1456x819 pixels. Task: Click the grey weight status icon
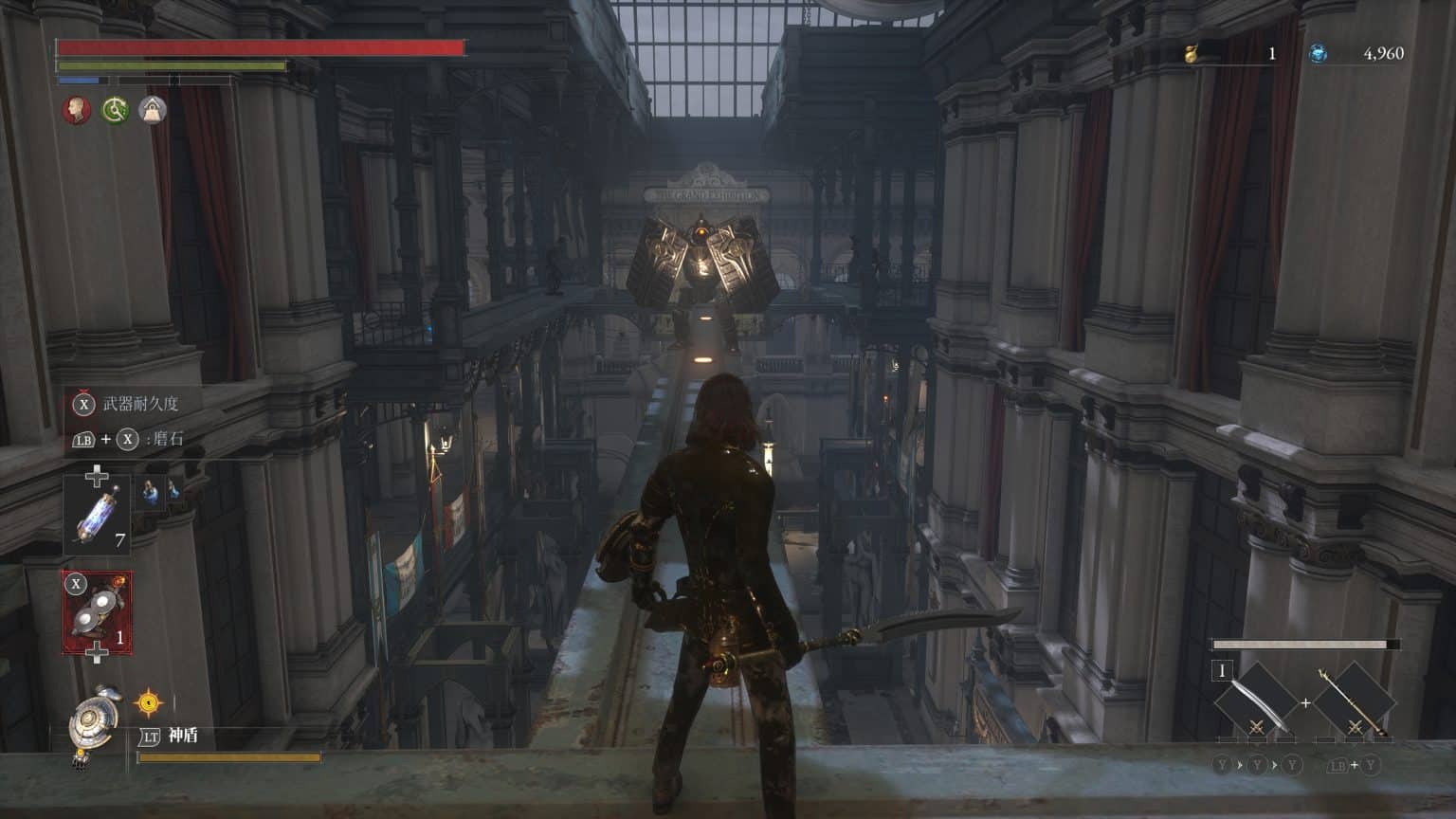153,110
